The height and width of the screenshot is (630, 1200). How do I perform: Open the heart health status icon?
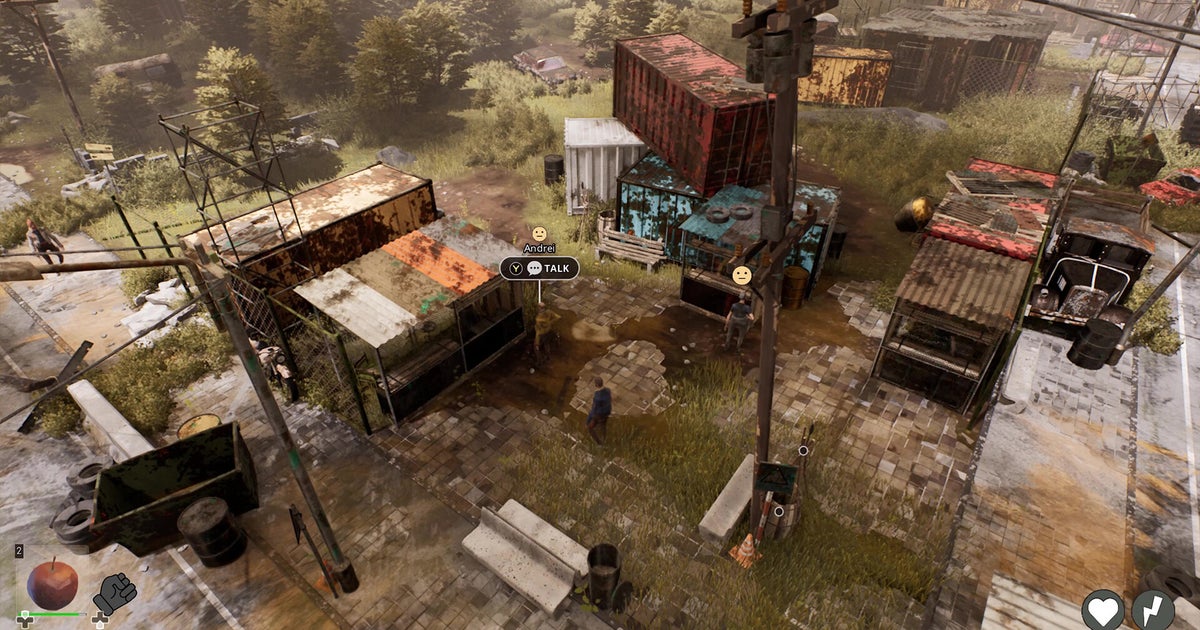click(1103, 609)
